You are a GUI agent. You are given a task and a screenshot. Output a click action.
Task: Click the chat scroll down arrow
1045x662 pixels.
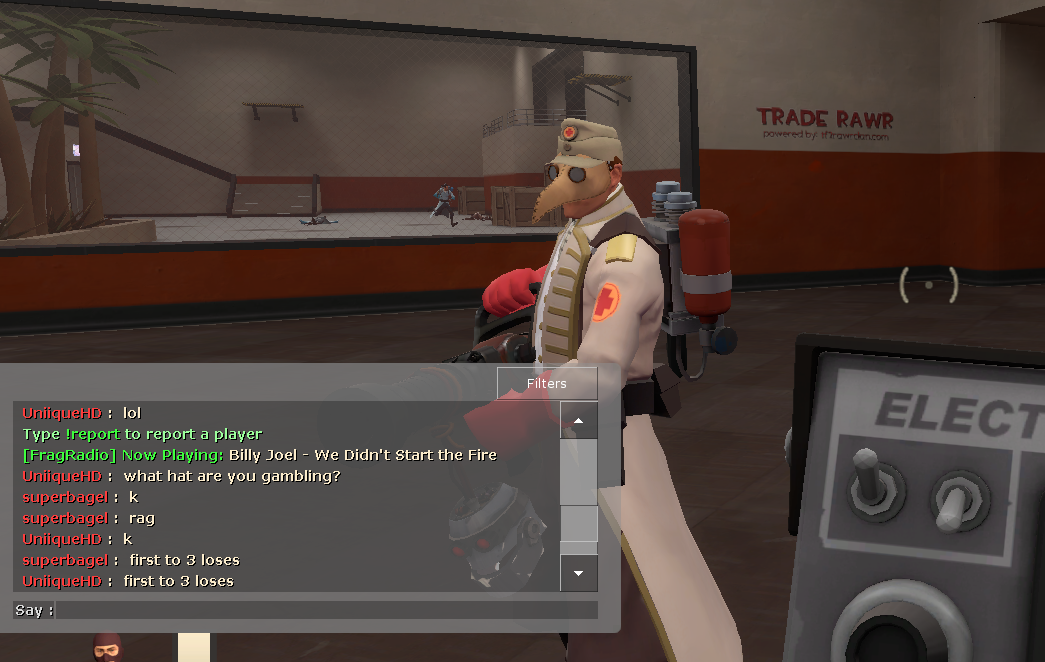[579, 573]
